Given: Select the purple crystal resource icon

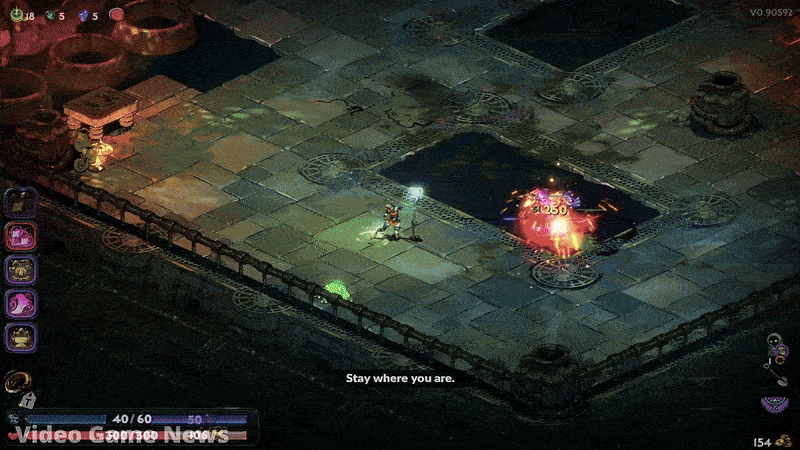Looking at the screenshot, I should point(83,15).
